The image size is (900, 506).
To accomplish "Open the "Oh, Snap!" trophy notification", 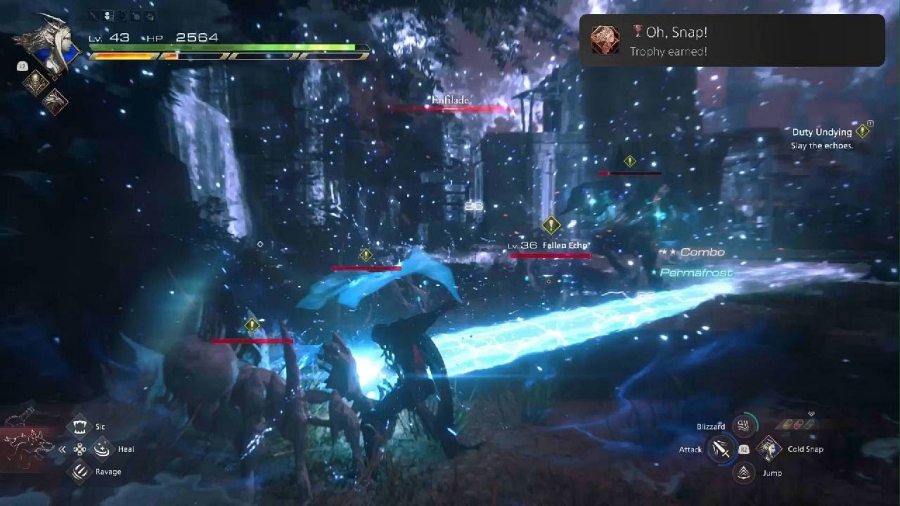I will [x=731, y=41].
